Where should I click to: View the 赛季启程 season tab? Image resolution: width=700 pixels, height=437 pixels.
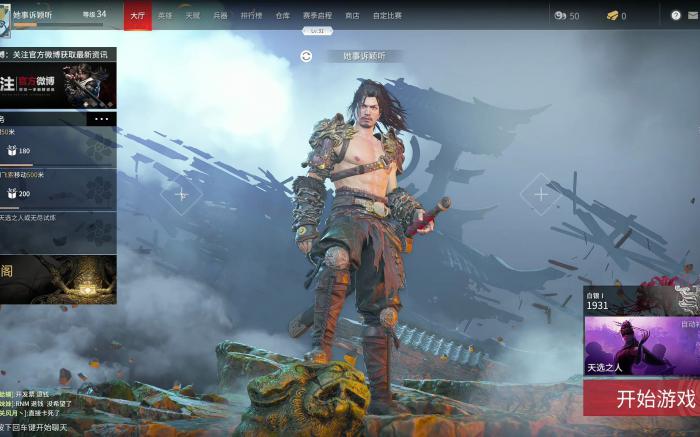[317, 15]
